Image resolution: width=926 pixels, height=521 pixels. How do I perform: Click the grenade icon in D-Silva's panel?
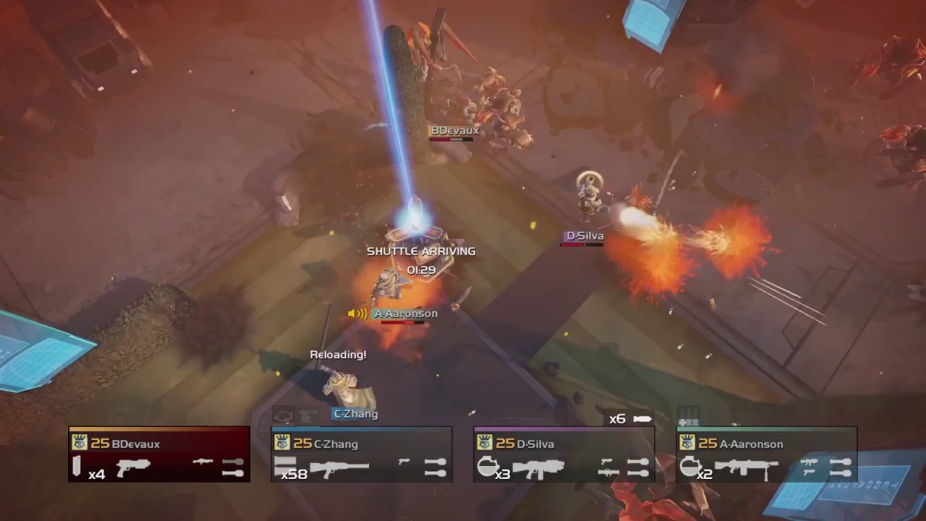pyautogui.click(x=486, y=466)
